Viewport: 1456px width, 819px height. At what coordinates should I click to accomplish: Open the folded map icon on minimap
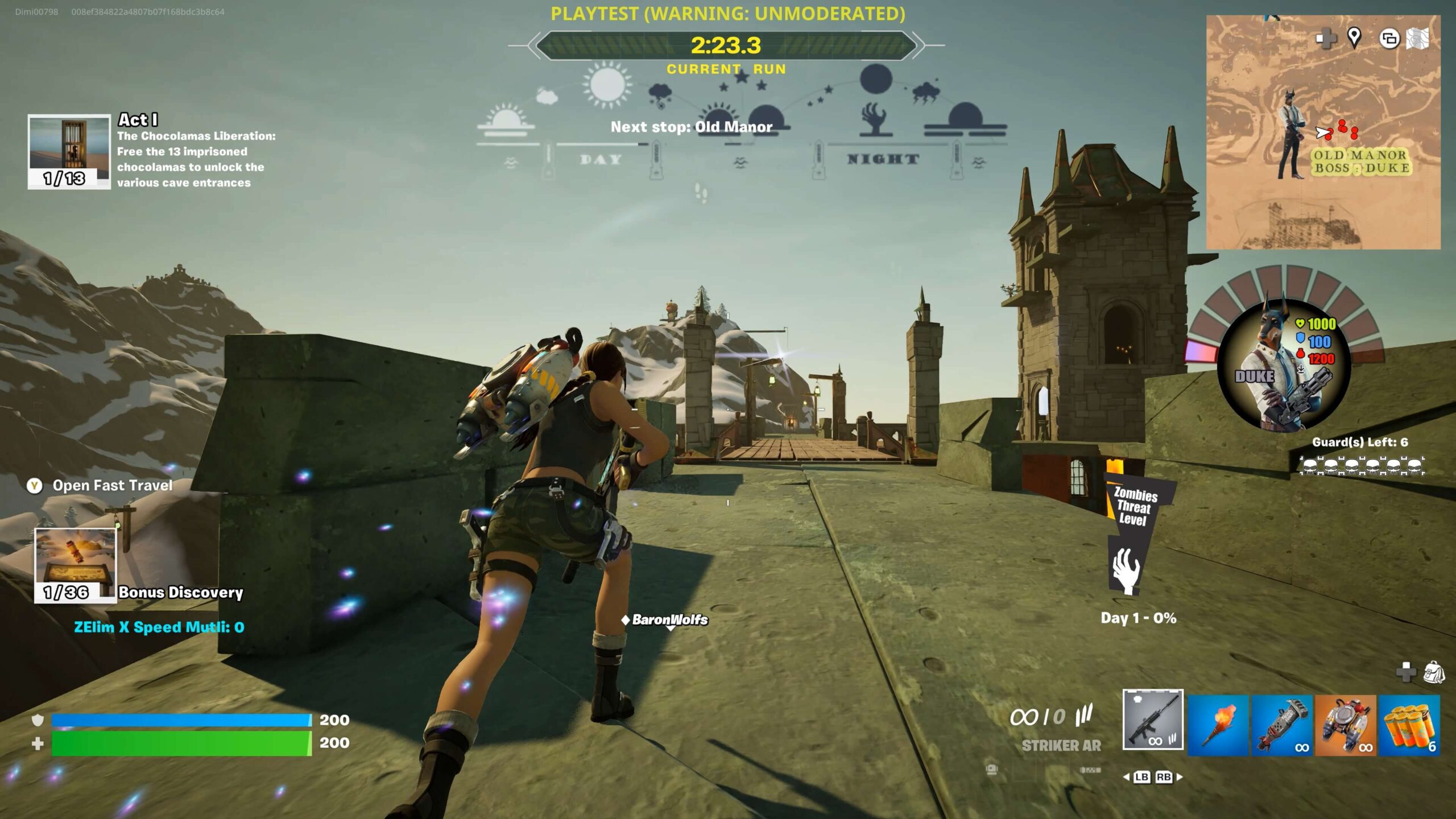coord(1417,39)
